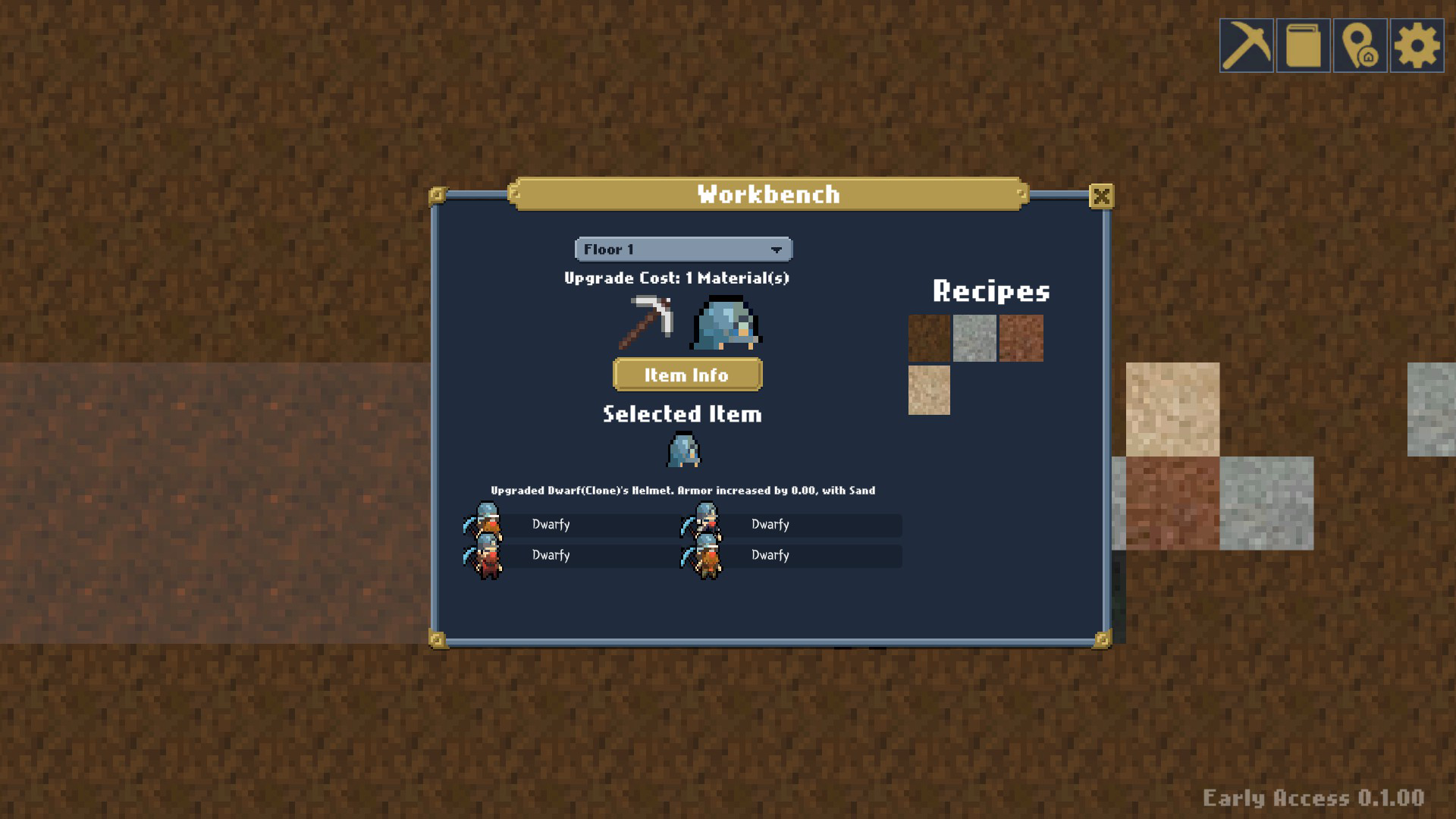Screen dimensions: 1456x819
Task: Click the pickaxe icon beside the helmet upgrade
Action: click(648, 322)
